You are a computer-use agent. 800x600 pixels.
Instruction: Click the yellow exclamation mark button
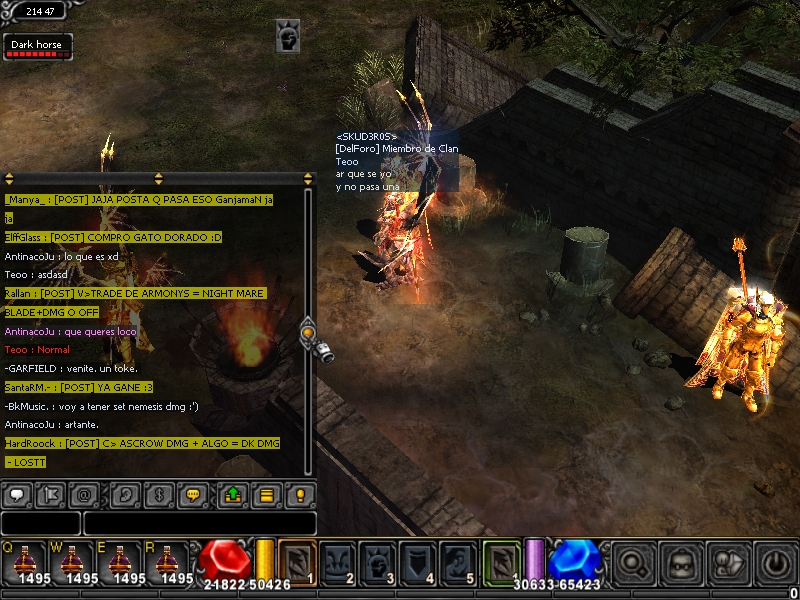tap(299, 494)
